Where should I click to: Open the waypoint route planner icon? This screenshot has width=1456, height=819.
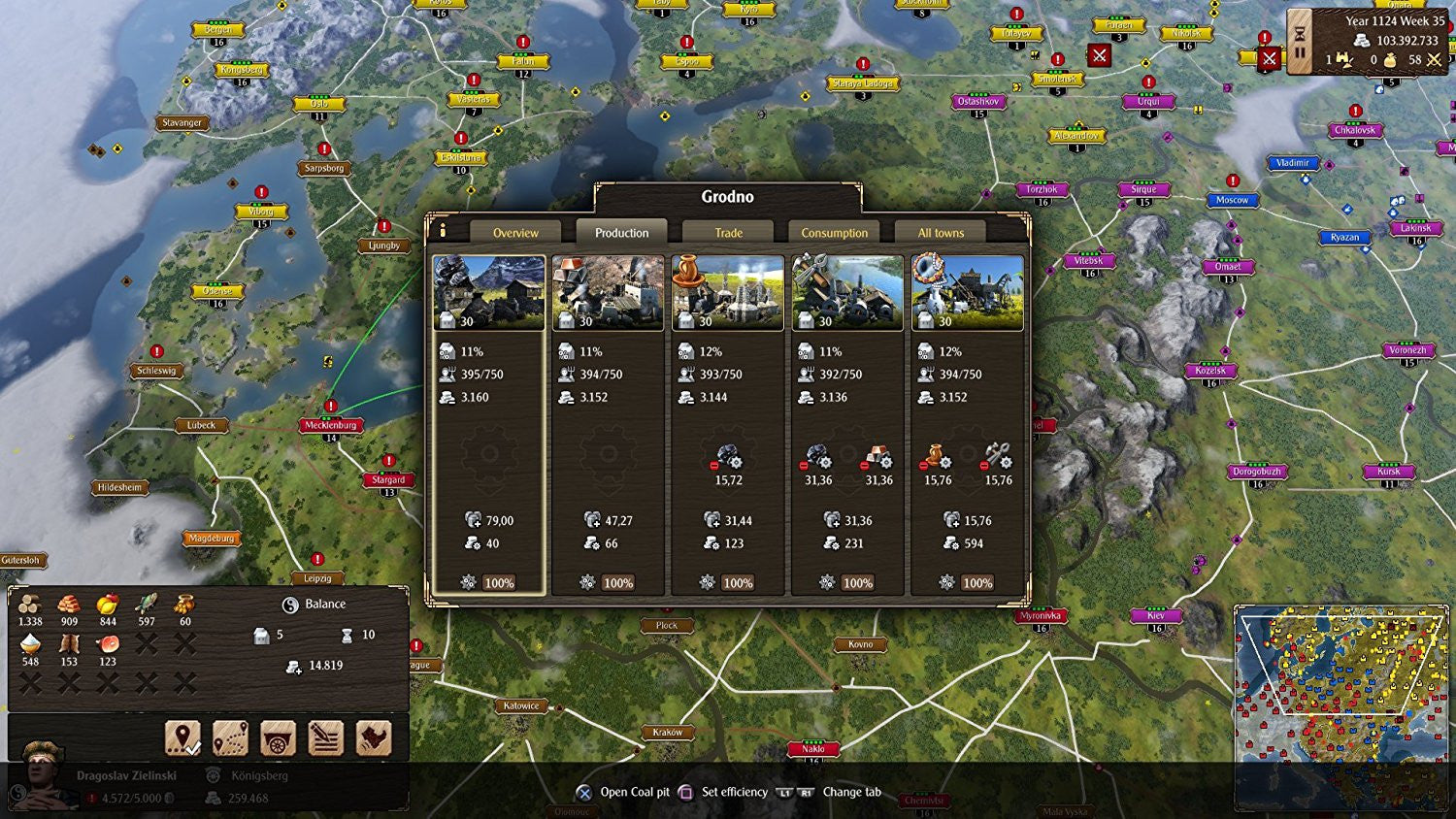tap(230, 738)
